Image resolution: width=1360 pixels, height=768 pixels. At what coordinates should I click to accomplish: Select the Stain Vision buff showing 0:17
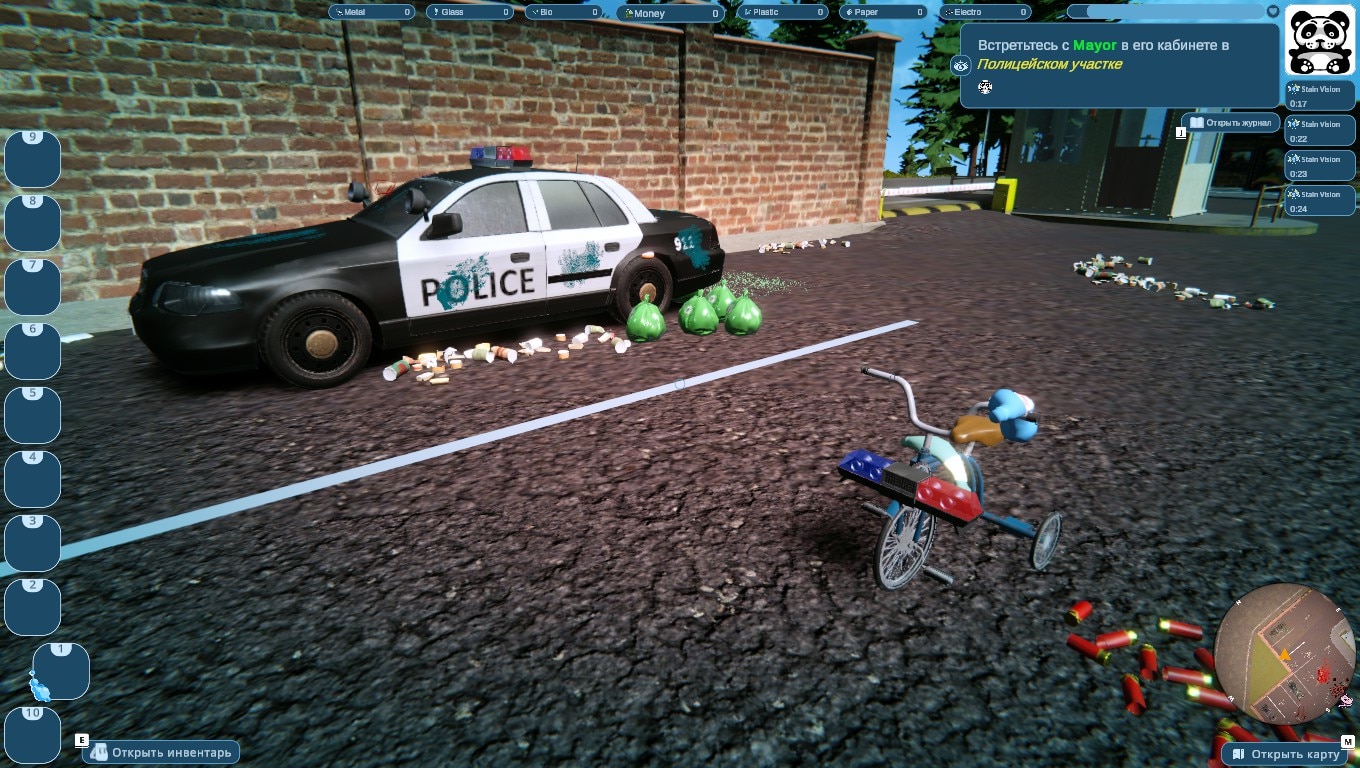click(1320, 96)
